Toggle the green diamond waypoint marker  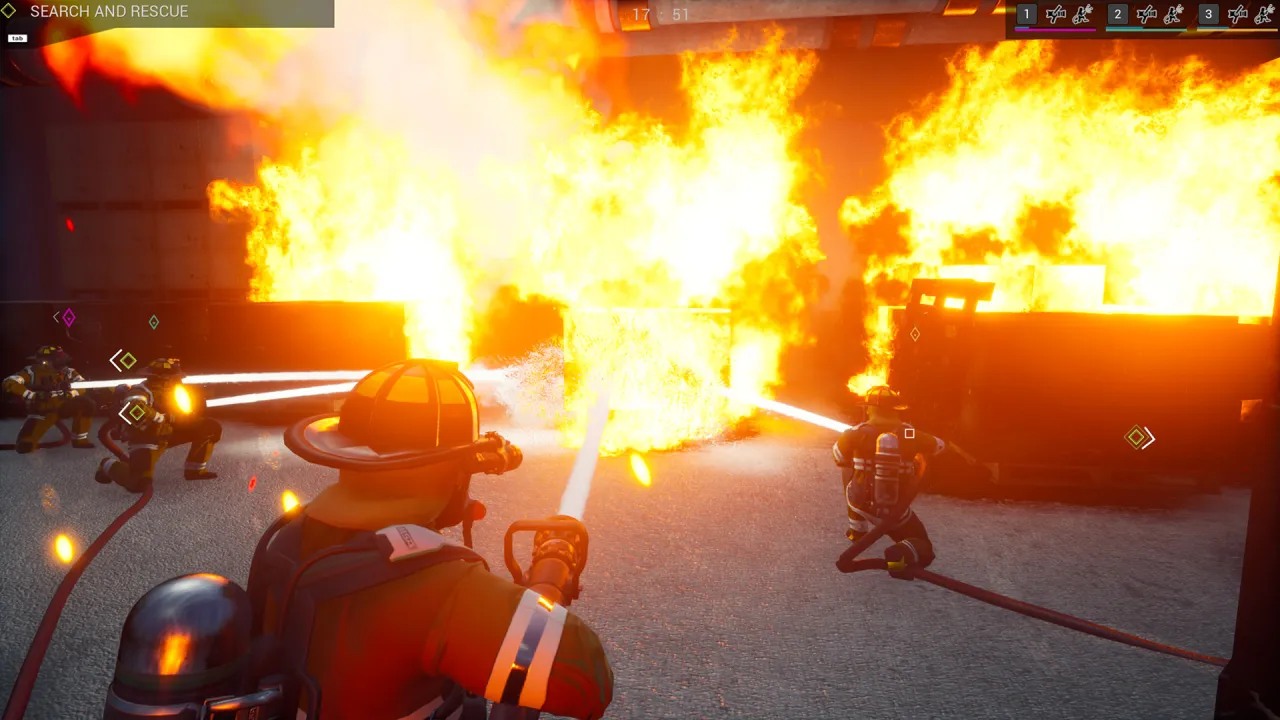point(153,322)
